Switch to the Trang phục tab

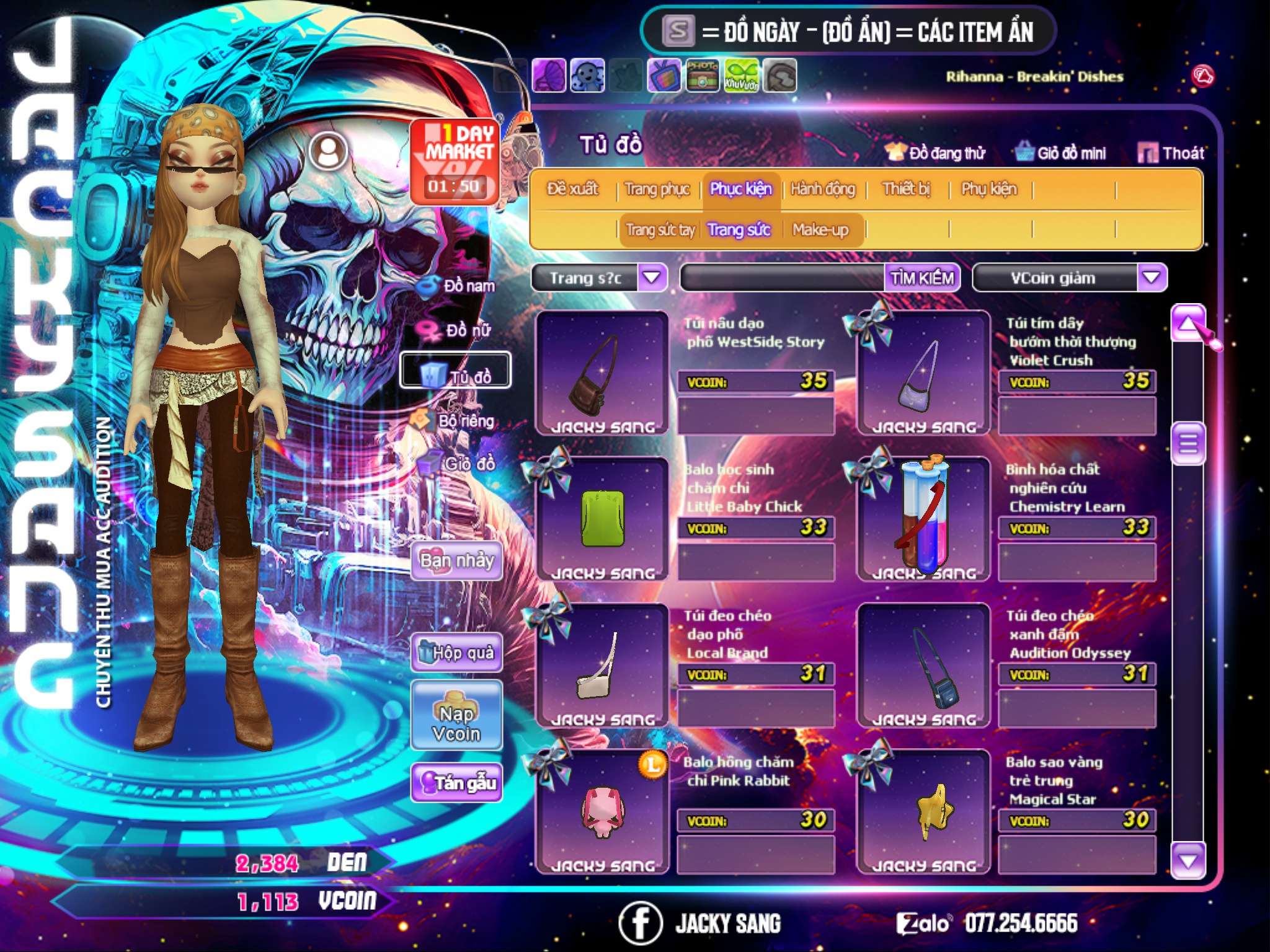[657, 189]
